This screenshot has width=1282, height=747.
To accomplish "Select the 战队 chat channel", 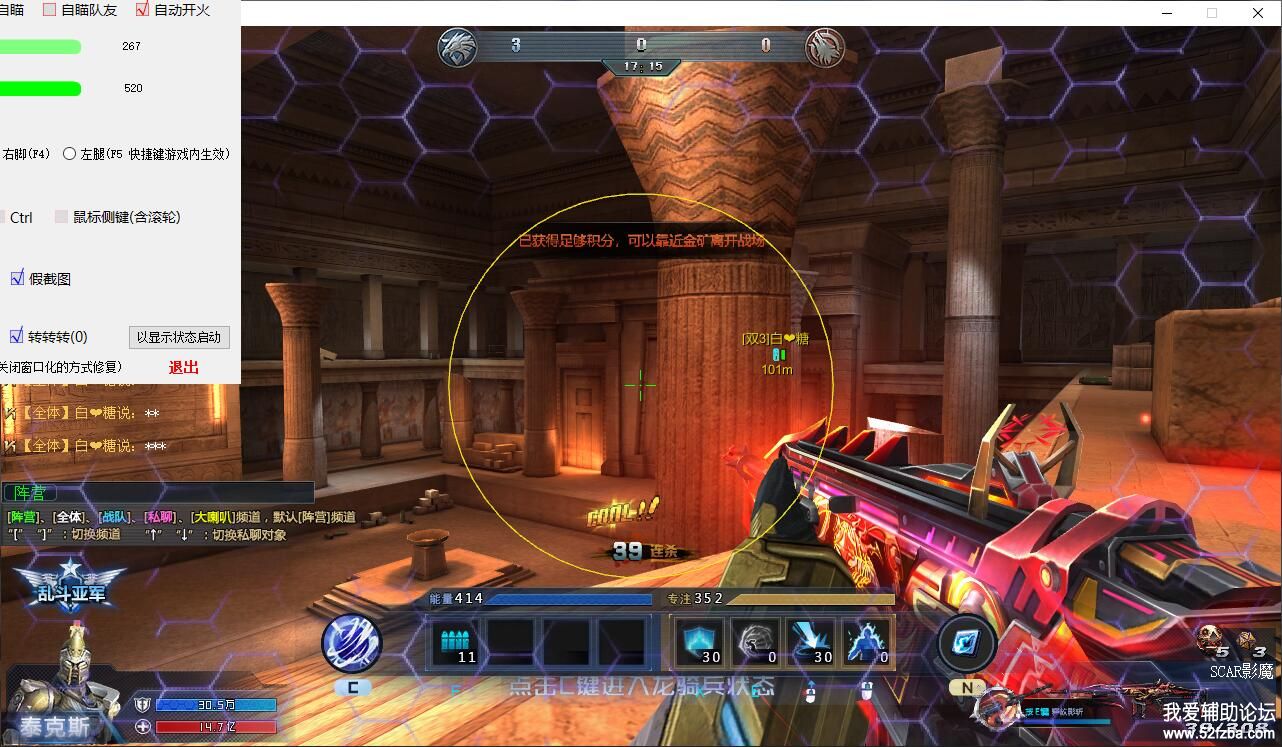I will pyautogui.click(x=116, y=517).
